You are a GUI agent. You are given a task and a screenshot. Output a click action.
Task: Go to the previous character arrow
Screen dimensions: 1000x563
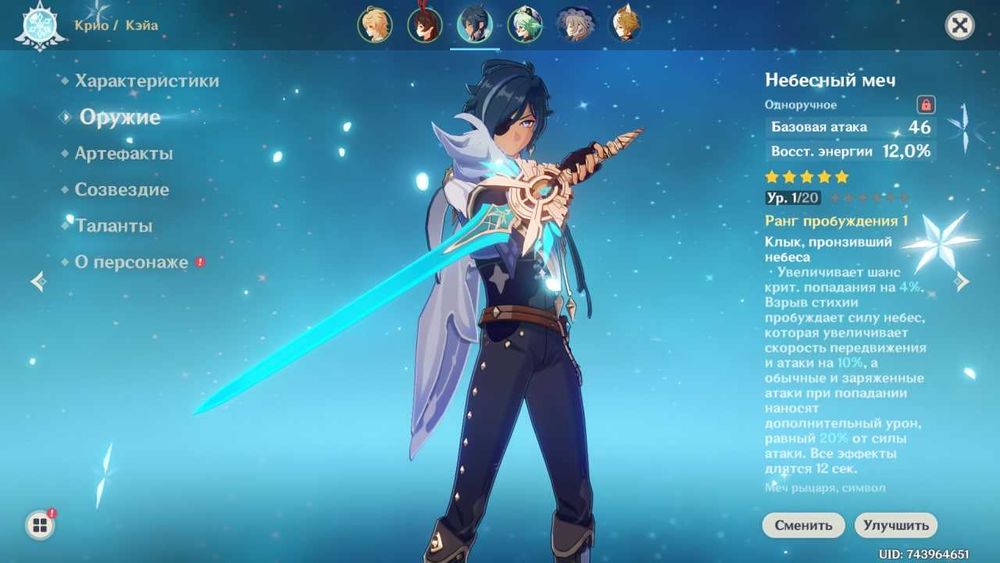[x=38, y=282]
